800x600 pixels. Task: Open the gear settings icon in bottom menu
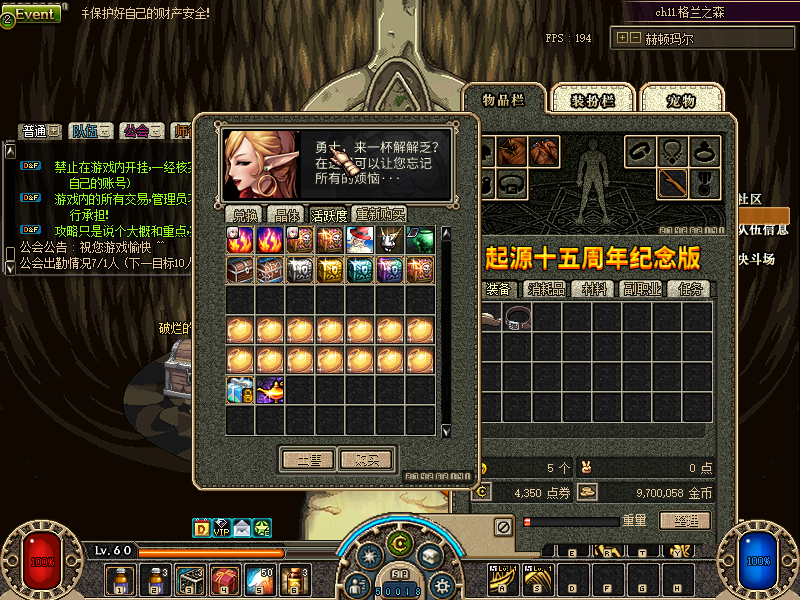pos(443,584)
